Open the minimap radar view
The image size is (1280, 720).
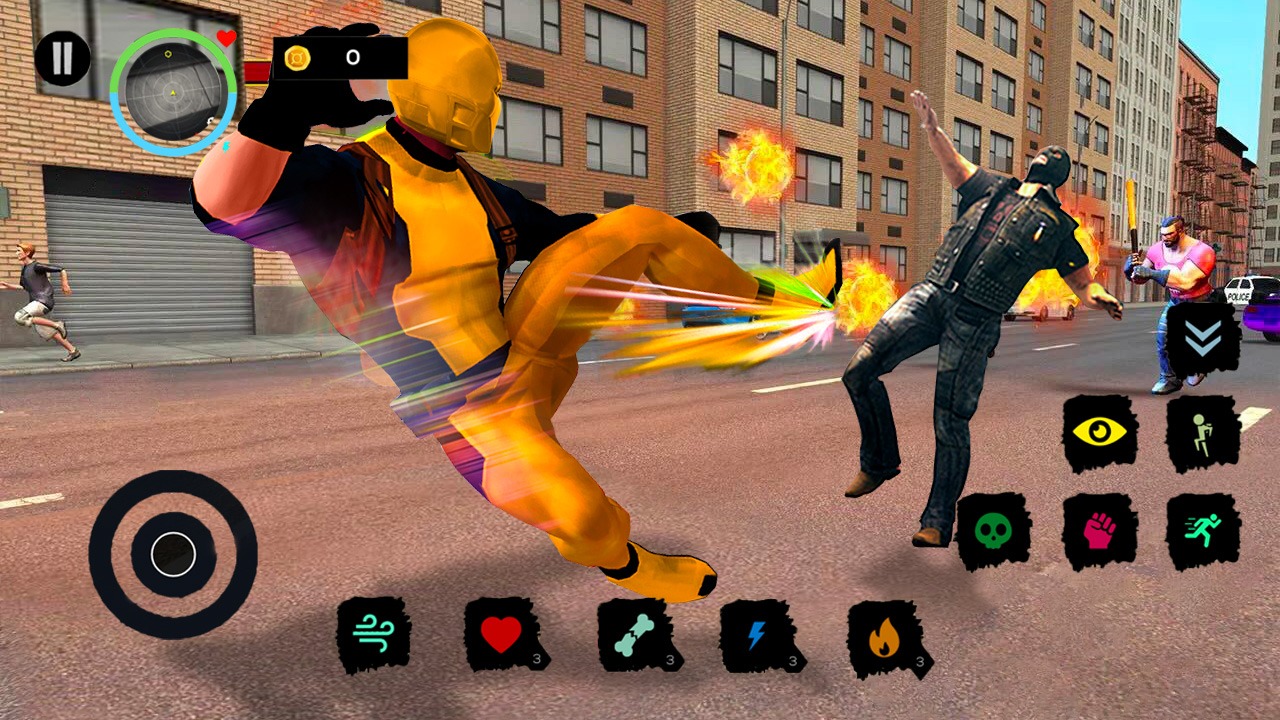(173, 93)
